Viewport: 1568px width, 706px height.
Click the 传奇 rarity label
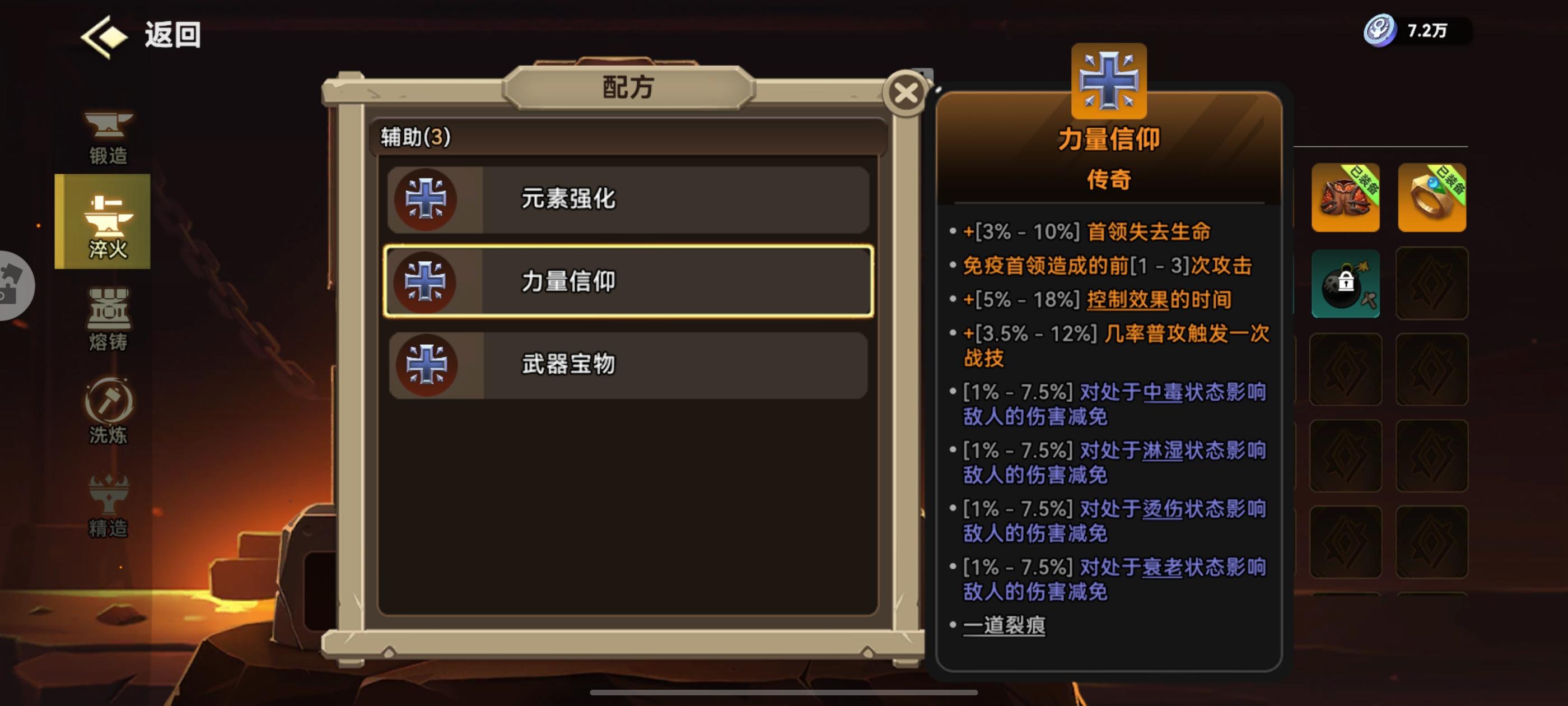pyautogui.click(x=1110, y=180)
